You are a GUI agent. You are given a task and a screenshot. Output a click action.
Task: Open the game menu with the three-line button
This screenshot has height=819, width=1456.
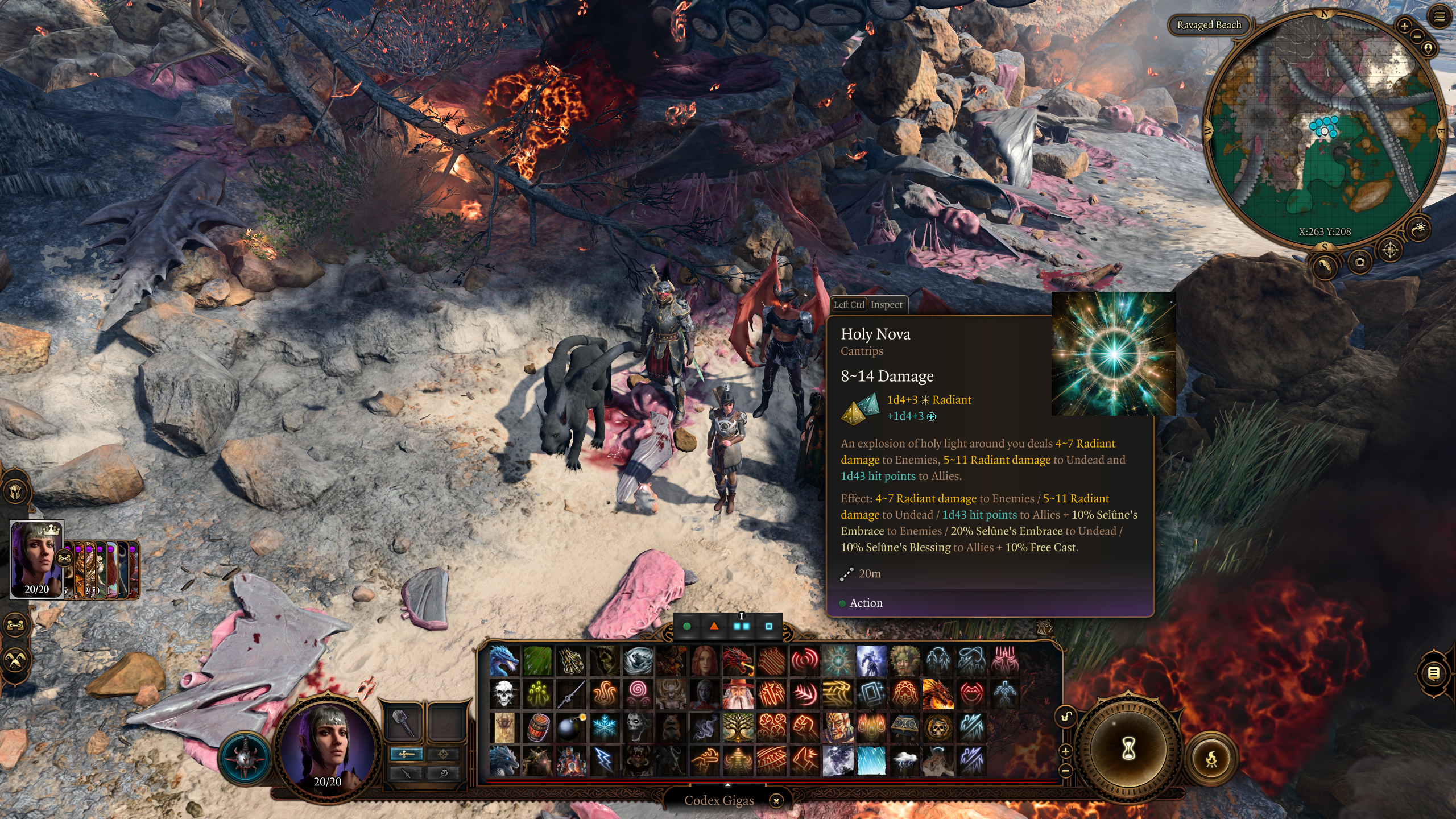click(1440, 17)
